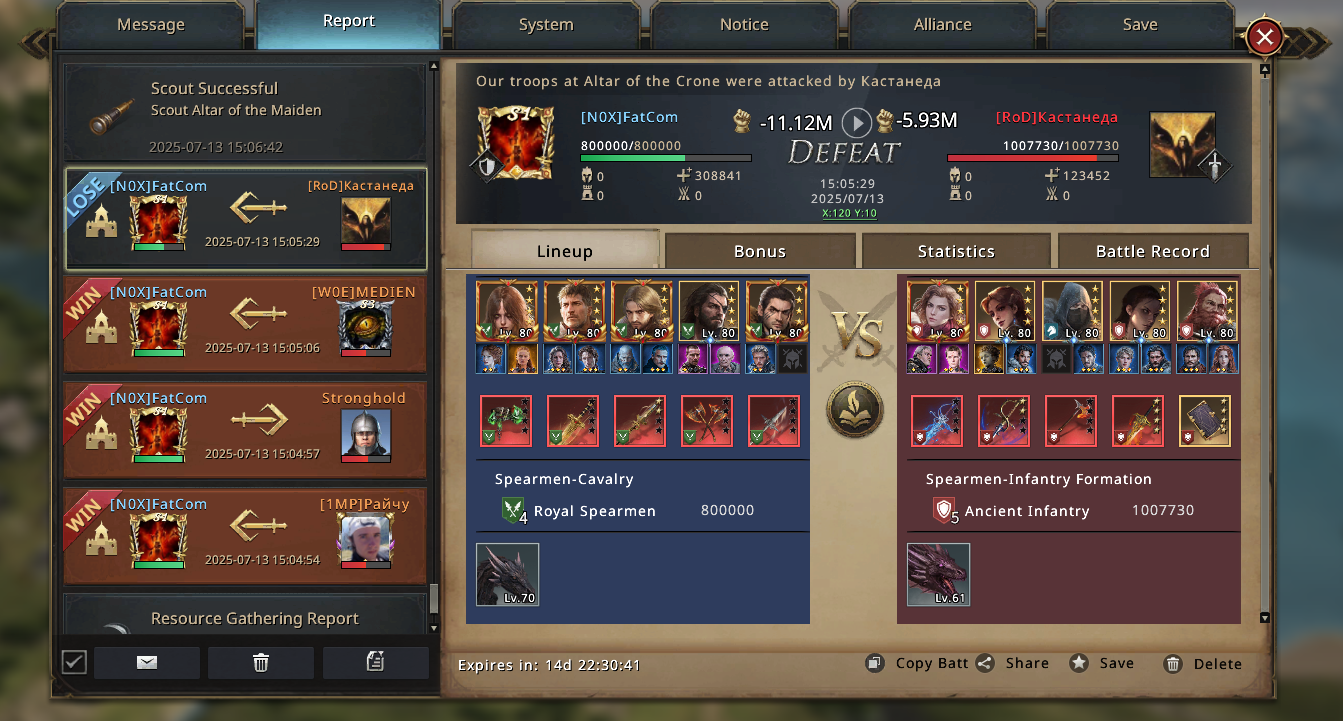This screenshot has height=721, width=1343.
Task: Click the trash can button below report list
Action: (261, 662)
